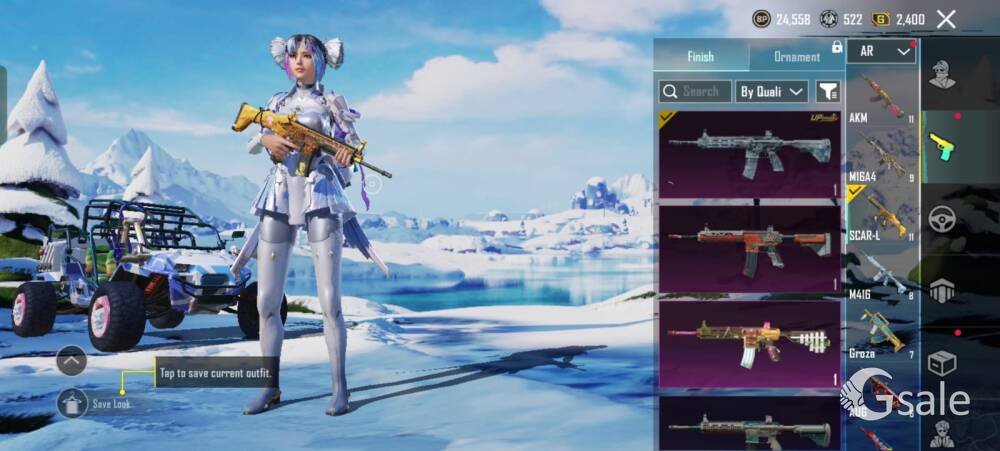Expand the up-arrow button above Save Look
This screenshot has height=451, width=1000.
pos(71,360)
